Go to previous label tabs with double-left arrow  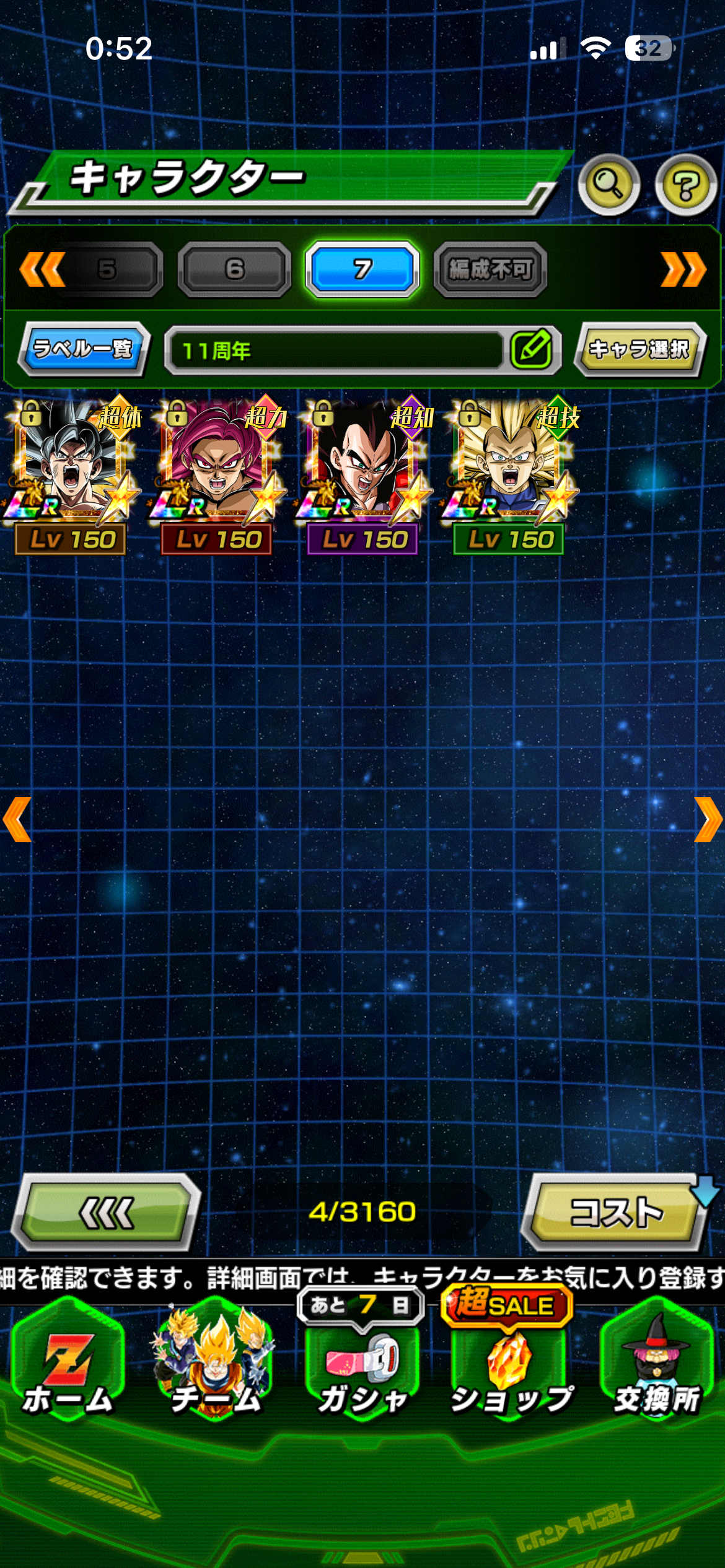(x=42, y=269)
